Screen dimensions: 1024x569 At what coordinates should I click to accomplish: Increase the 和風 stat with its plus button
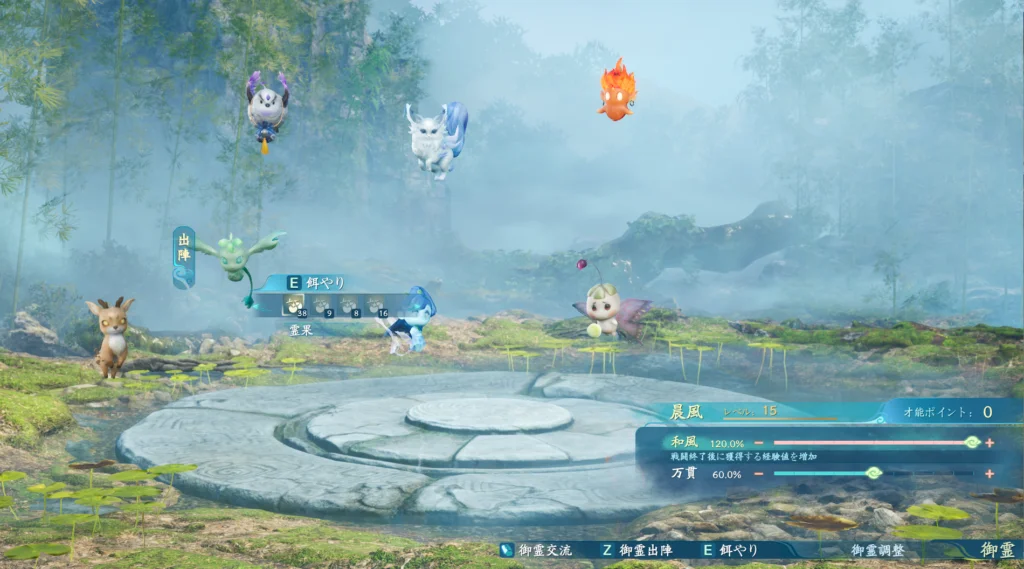click(989, 442)
